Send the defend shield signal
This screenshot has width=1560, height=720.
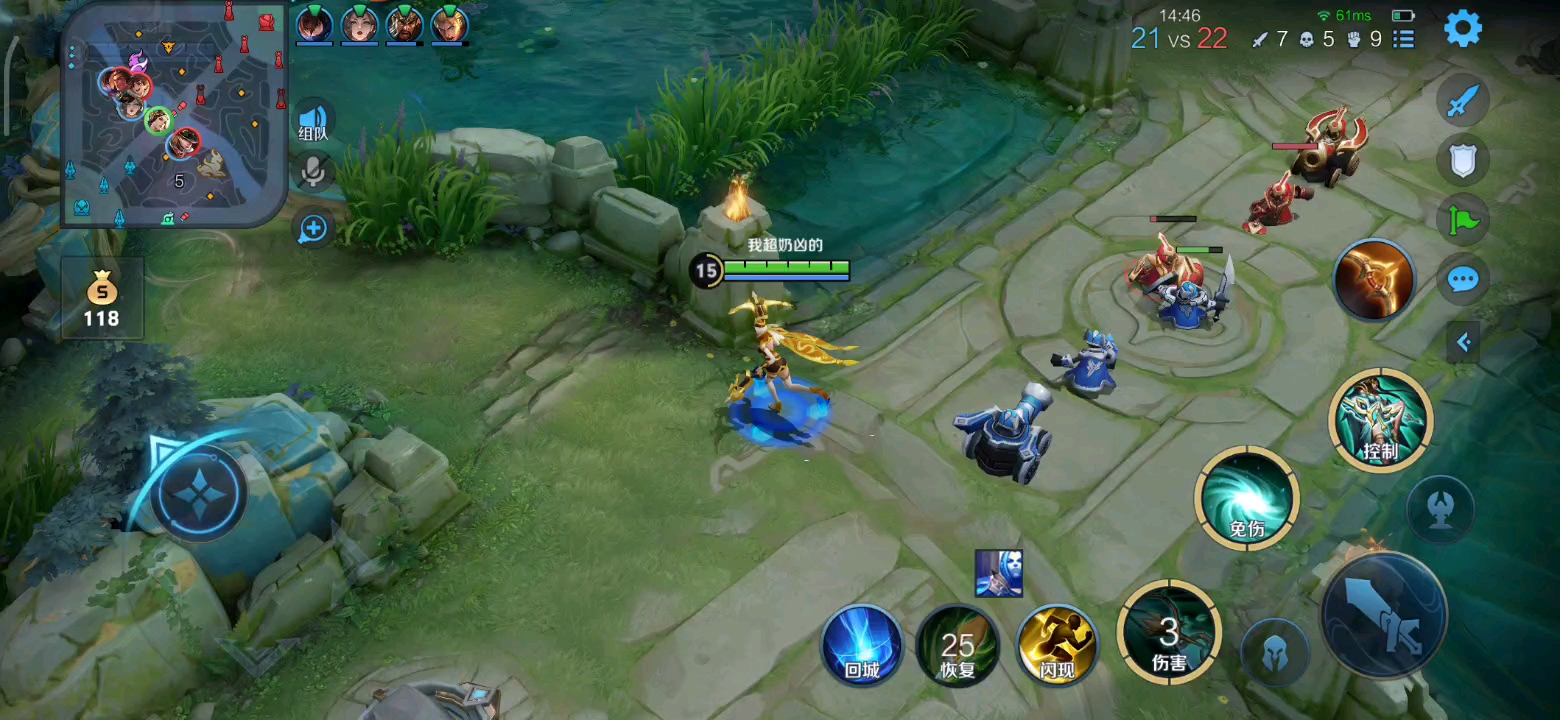click(1462, 160)
